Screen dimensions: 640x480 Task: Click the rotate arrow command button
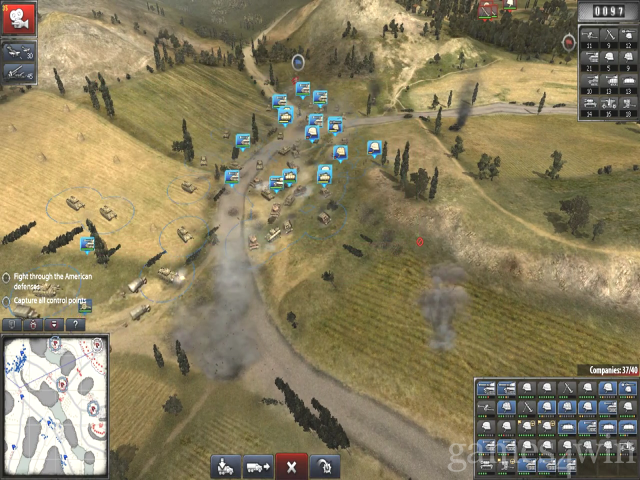pos(324,466)
